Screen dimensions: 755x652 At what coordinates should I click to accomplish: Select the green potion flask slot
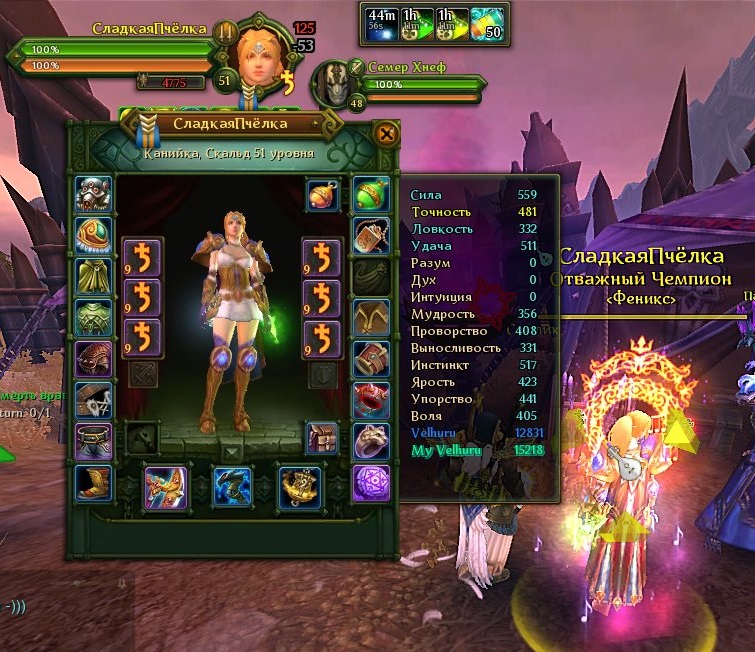point(370,193)
